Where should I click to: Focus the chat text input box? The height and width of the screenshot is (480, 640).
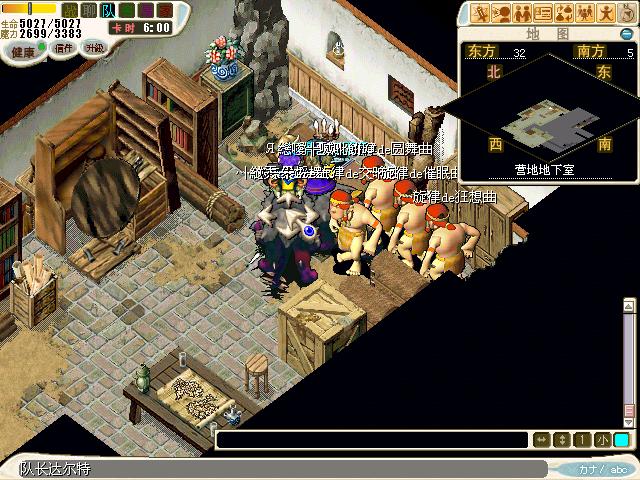[372, 439]
